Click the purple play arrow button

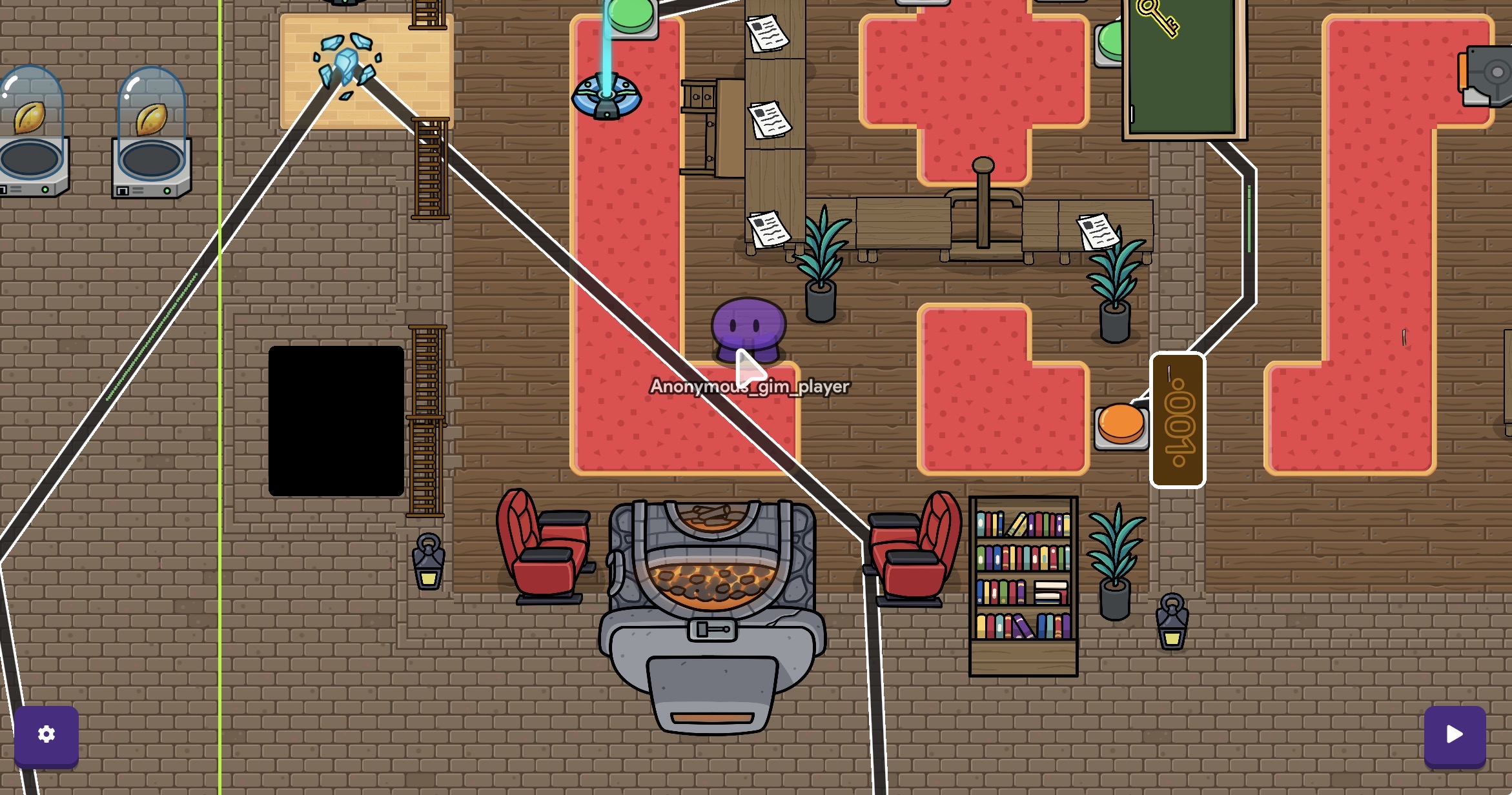point(1455,734)
